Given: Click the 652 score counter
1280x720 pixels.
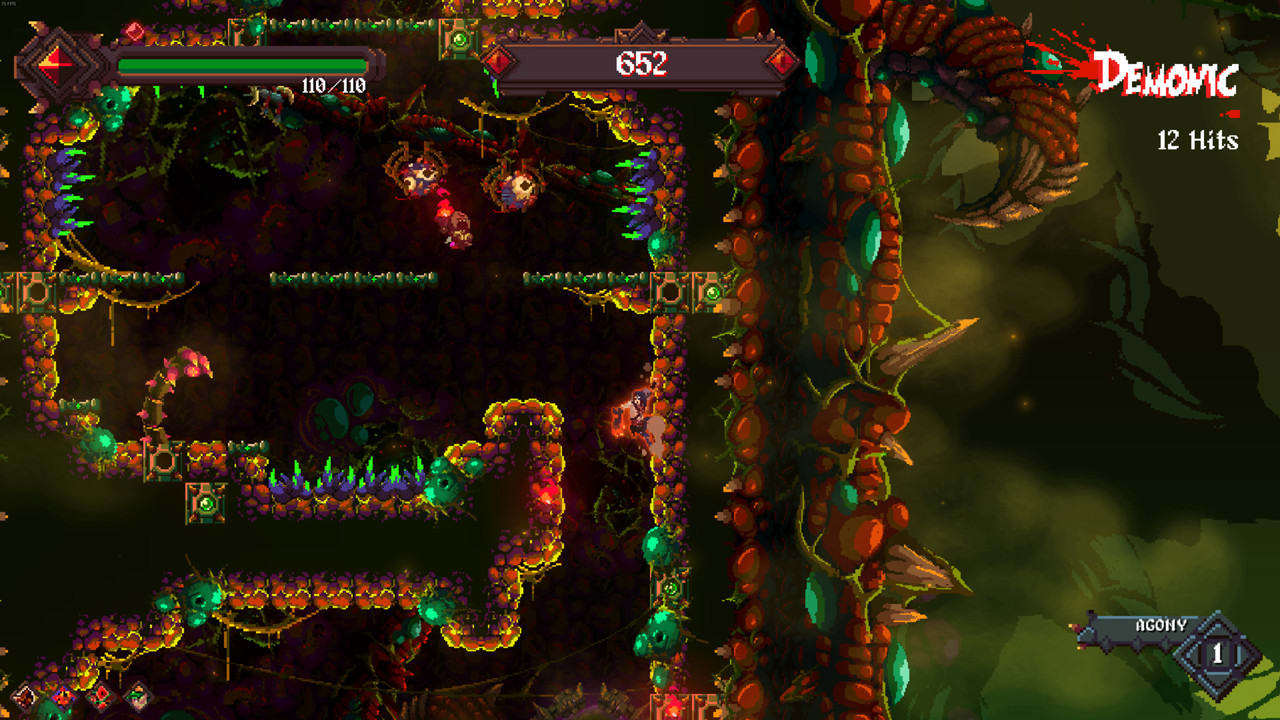Looking at the screenshot, I should click(640, 63).
